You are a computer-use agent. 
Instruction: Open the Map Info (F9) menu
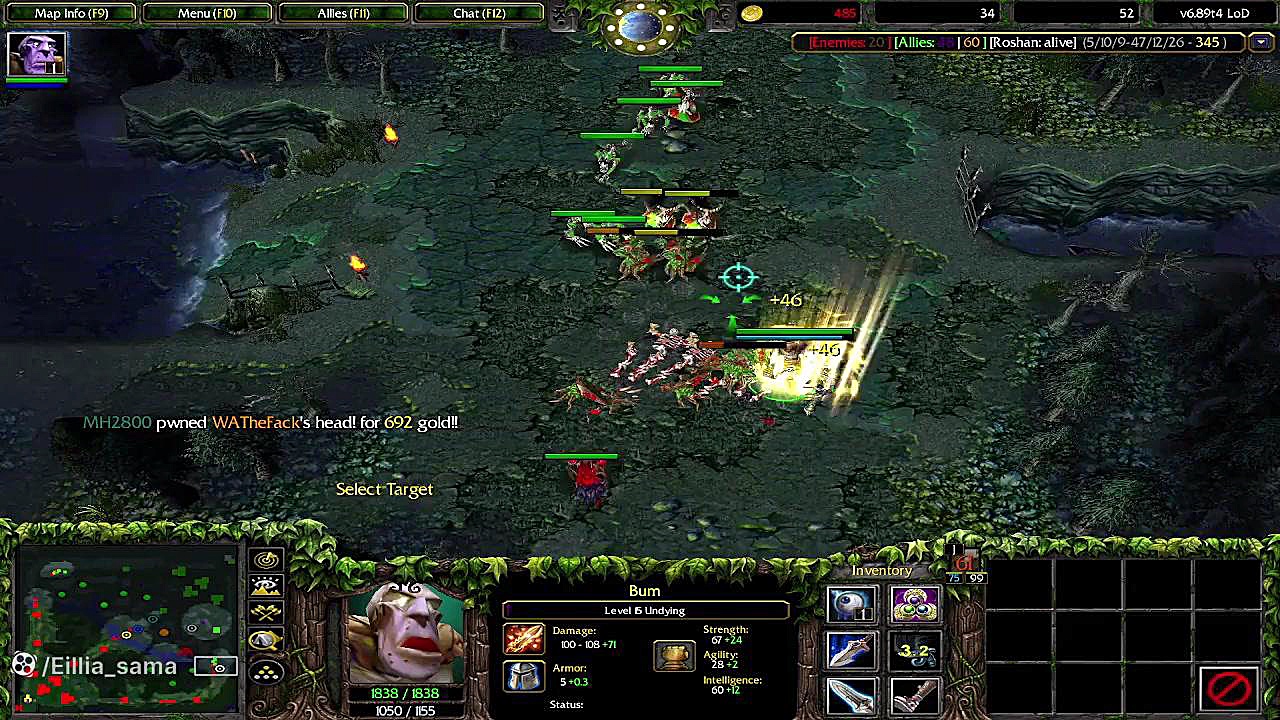pos(71,13)
